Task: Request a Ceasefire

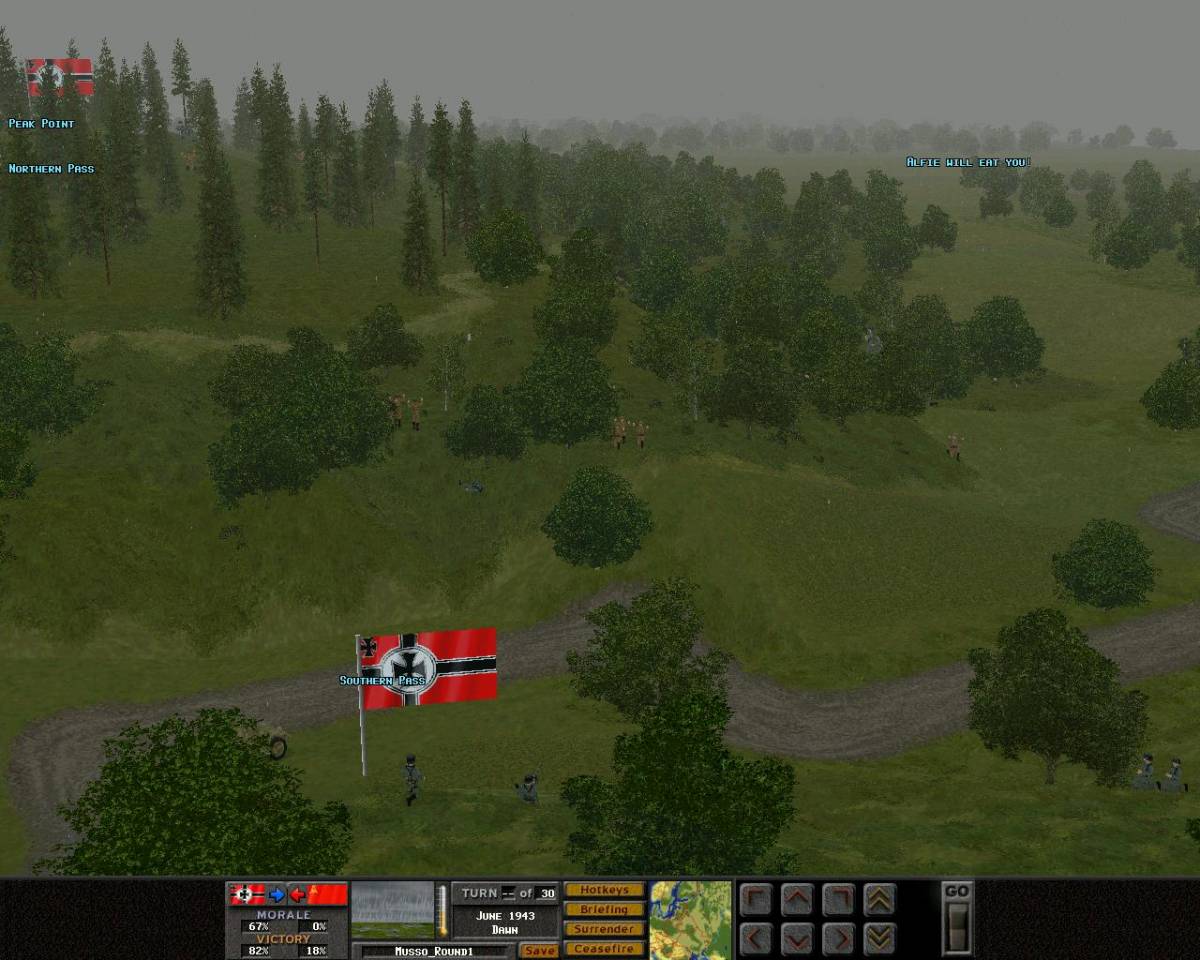Action: [x=604, y=948]
